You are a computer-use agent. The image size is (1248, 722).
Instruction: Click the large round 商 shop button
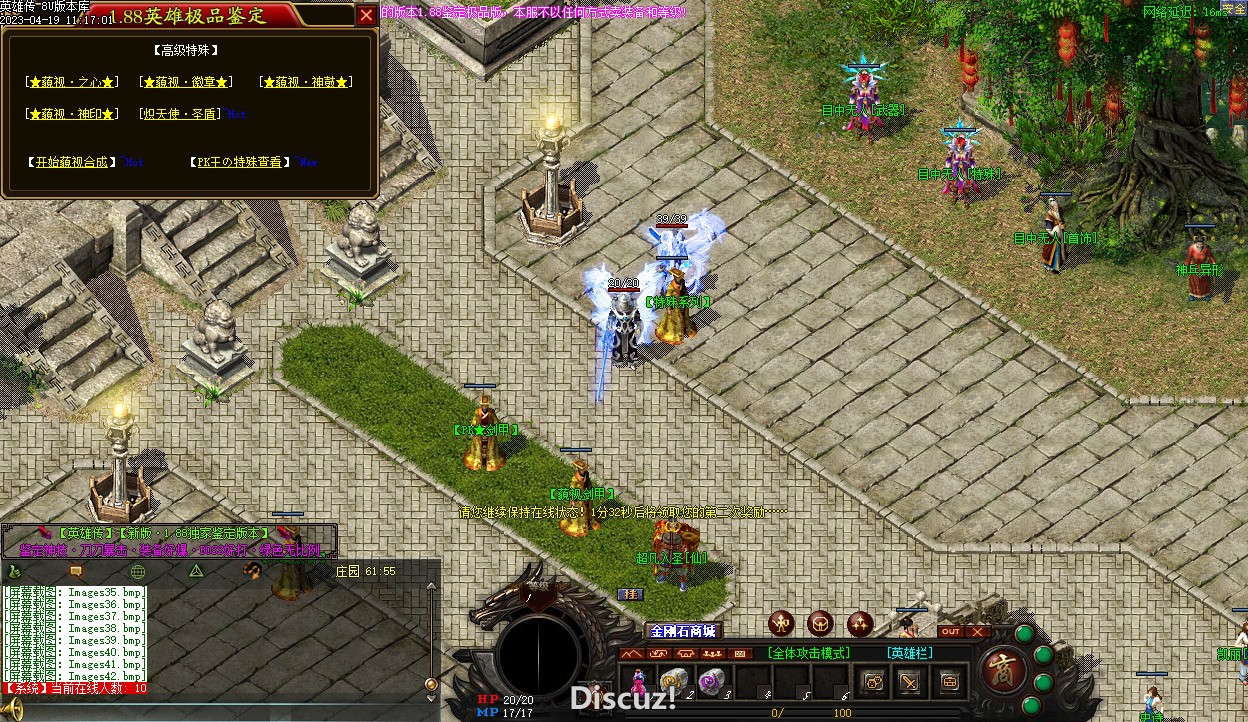pos(999,669)
